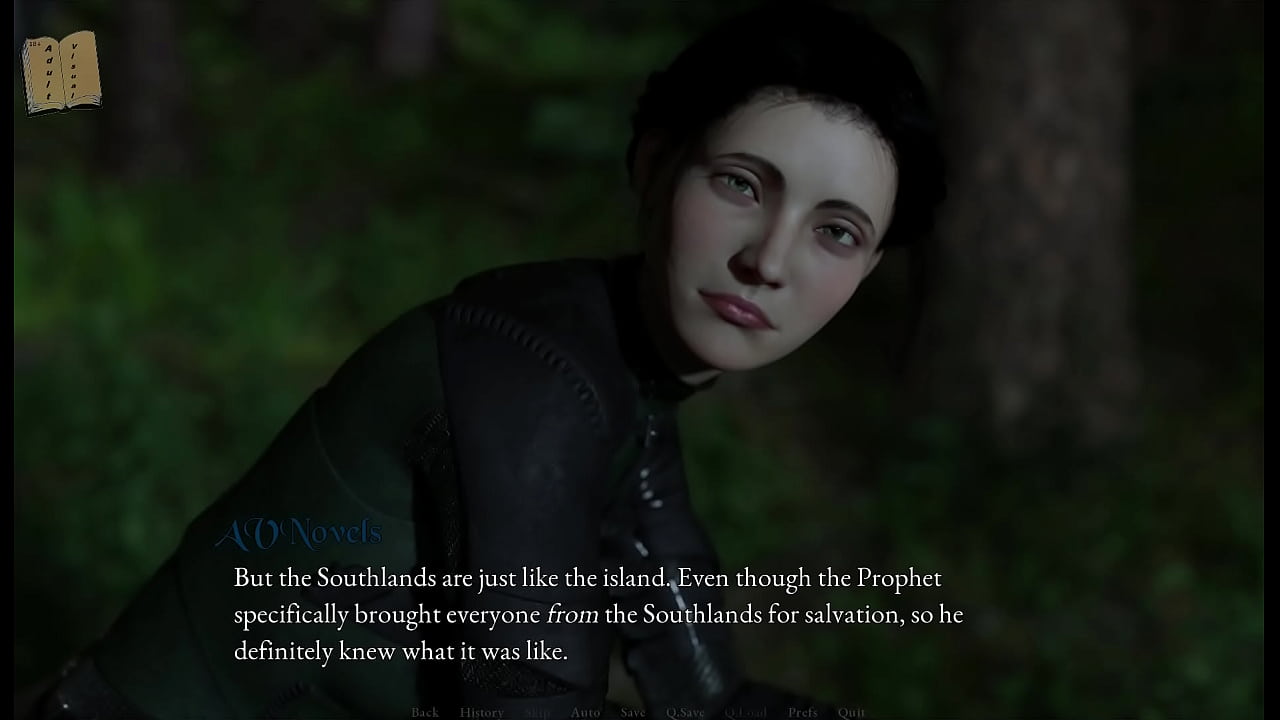Click the Adult Visual Novels book logo

click(x=62, y=71)
